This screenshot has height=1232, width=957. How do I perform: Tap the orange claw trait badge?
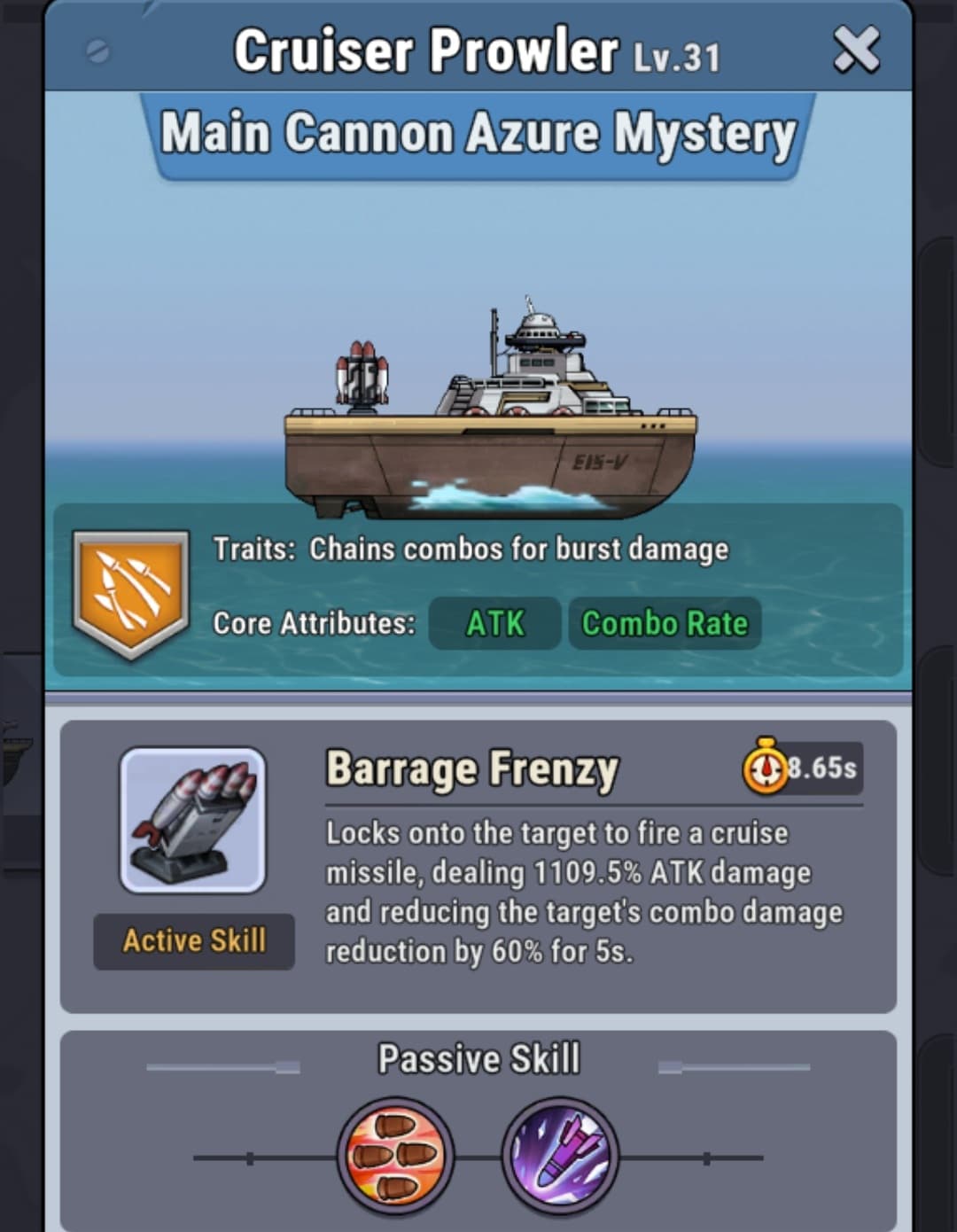131,593
